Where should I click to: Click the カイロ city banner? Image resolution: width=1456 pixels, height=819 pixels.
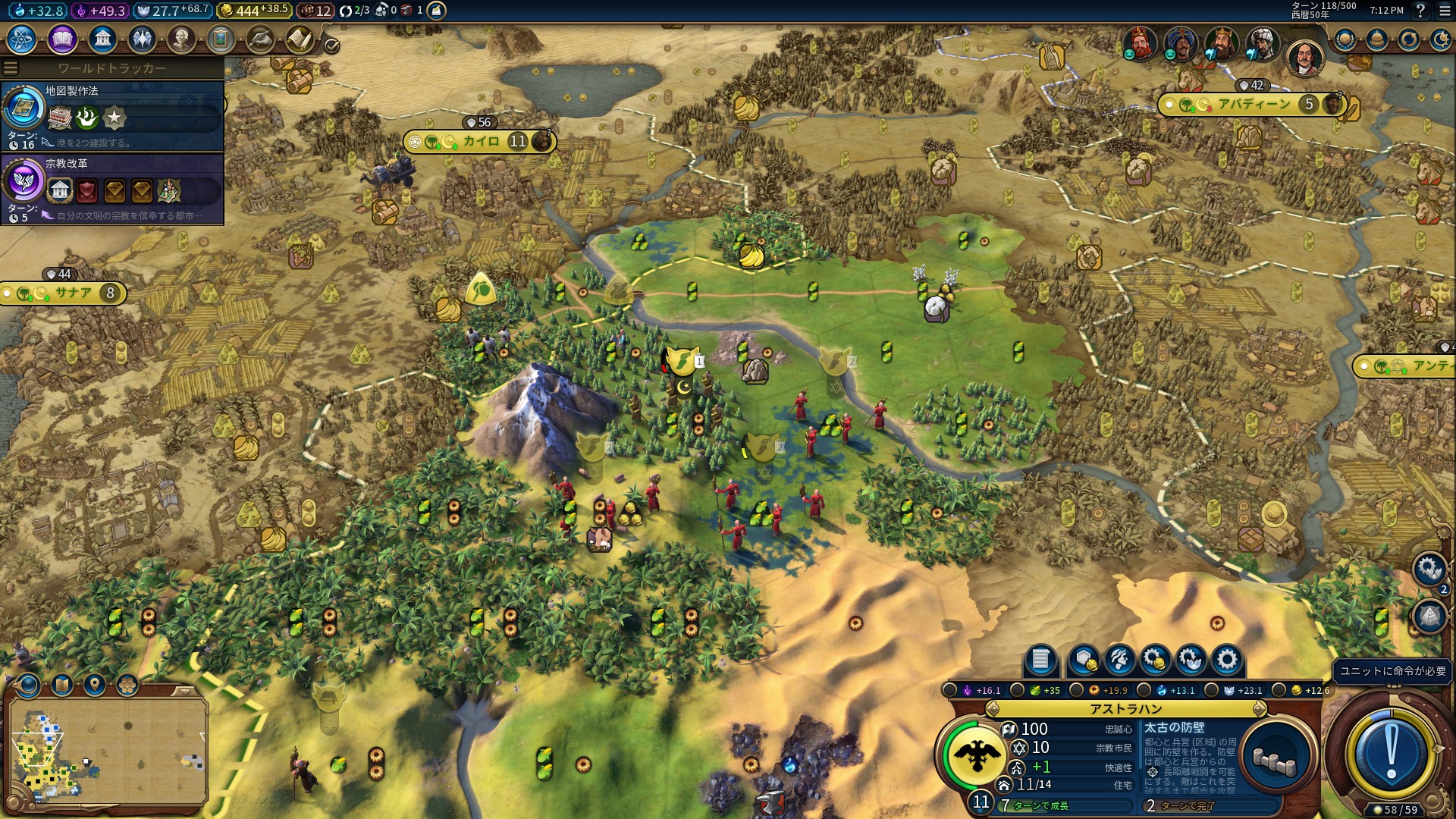pyautogui.click(x=479, y=142)
